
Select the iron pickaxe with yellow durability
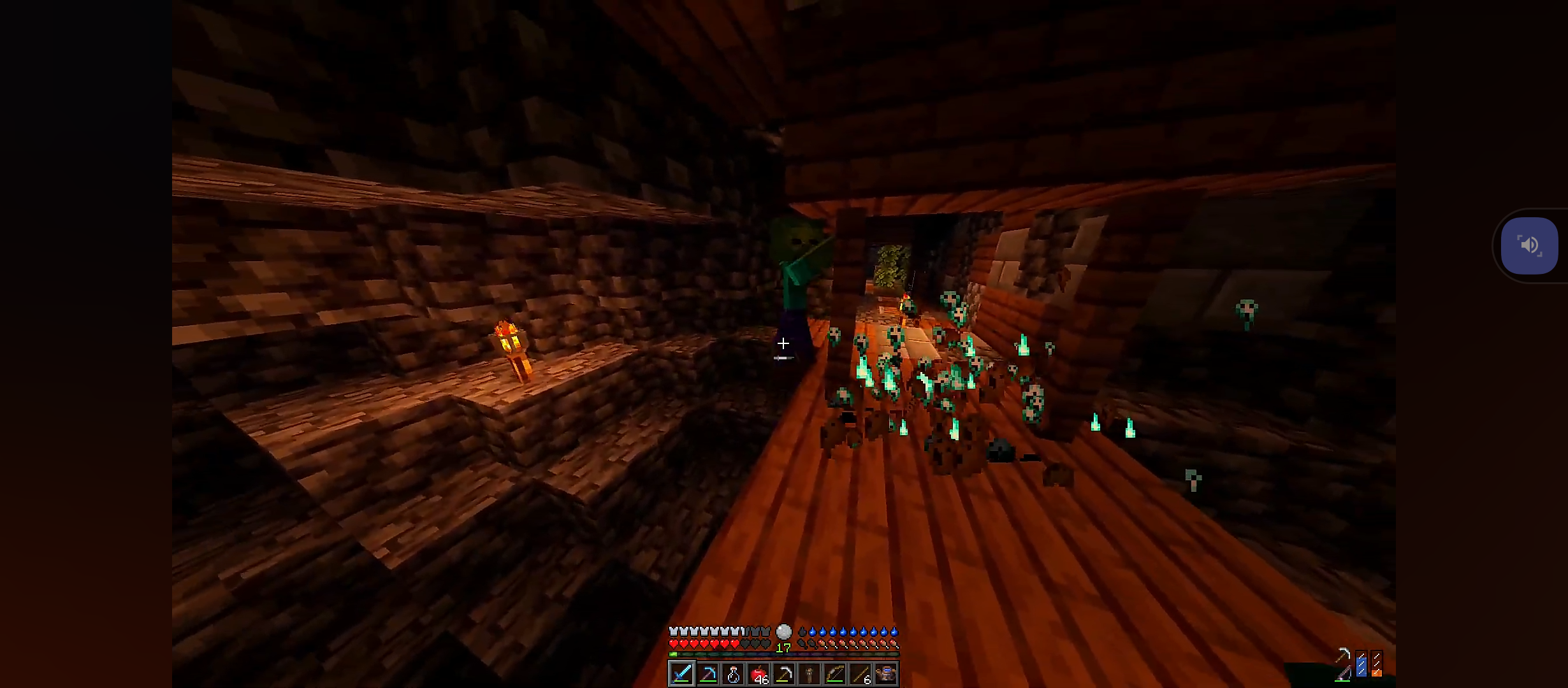[x=785, y=675]
